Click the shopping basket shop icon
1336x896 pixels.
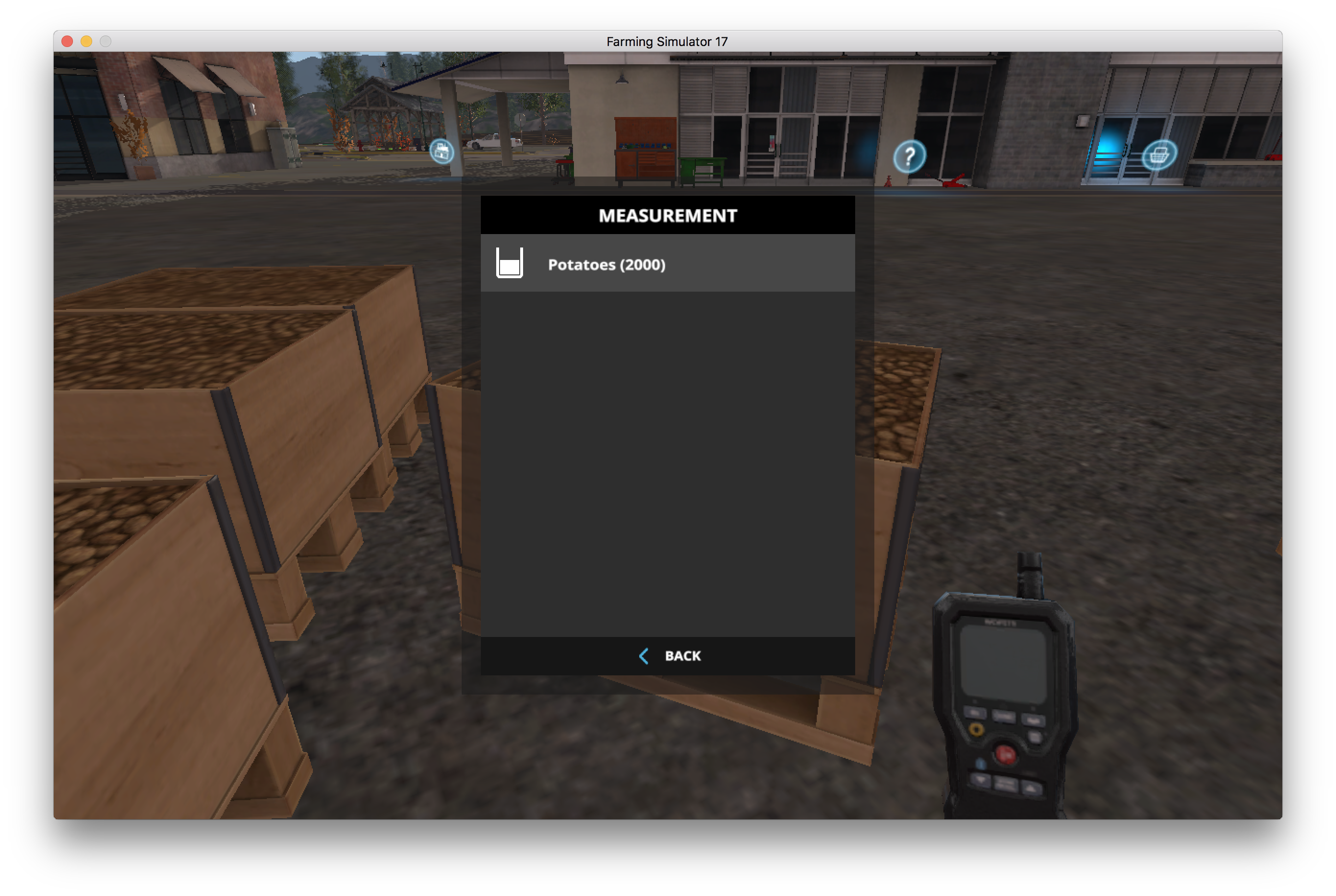(x=1160, y=153)
